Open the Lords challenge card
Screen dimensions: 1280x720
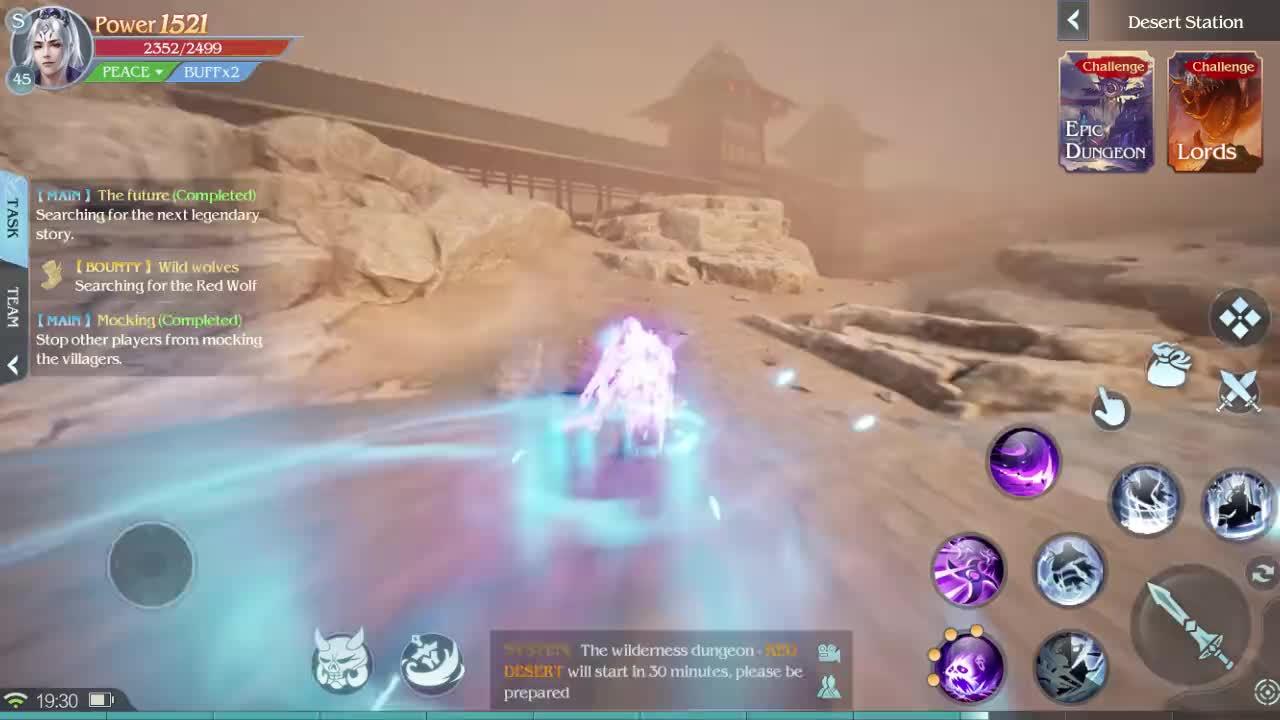[x=1215, y=112]
